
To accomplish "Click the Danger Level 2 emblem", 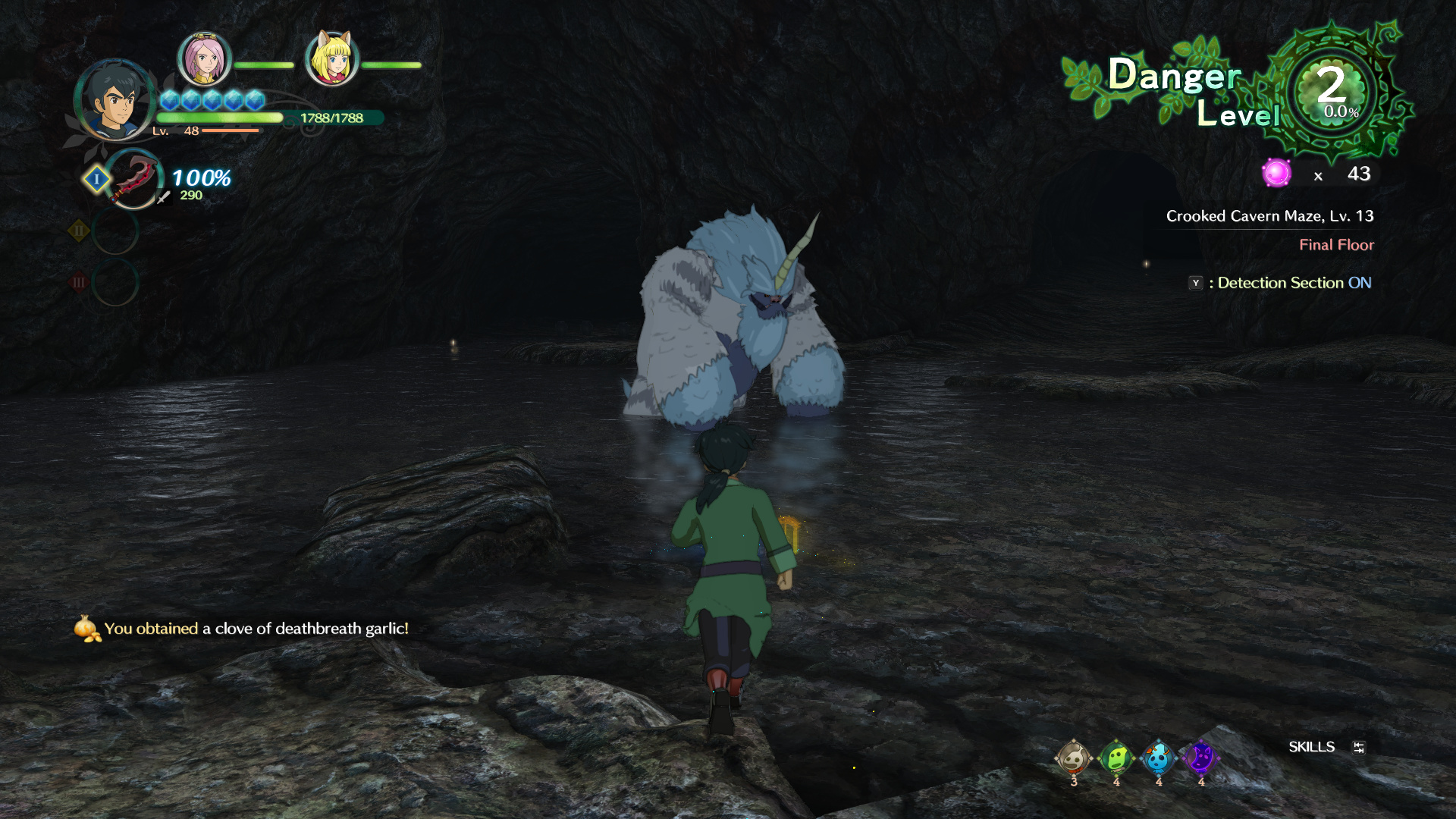I will click(1333, 91).
